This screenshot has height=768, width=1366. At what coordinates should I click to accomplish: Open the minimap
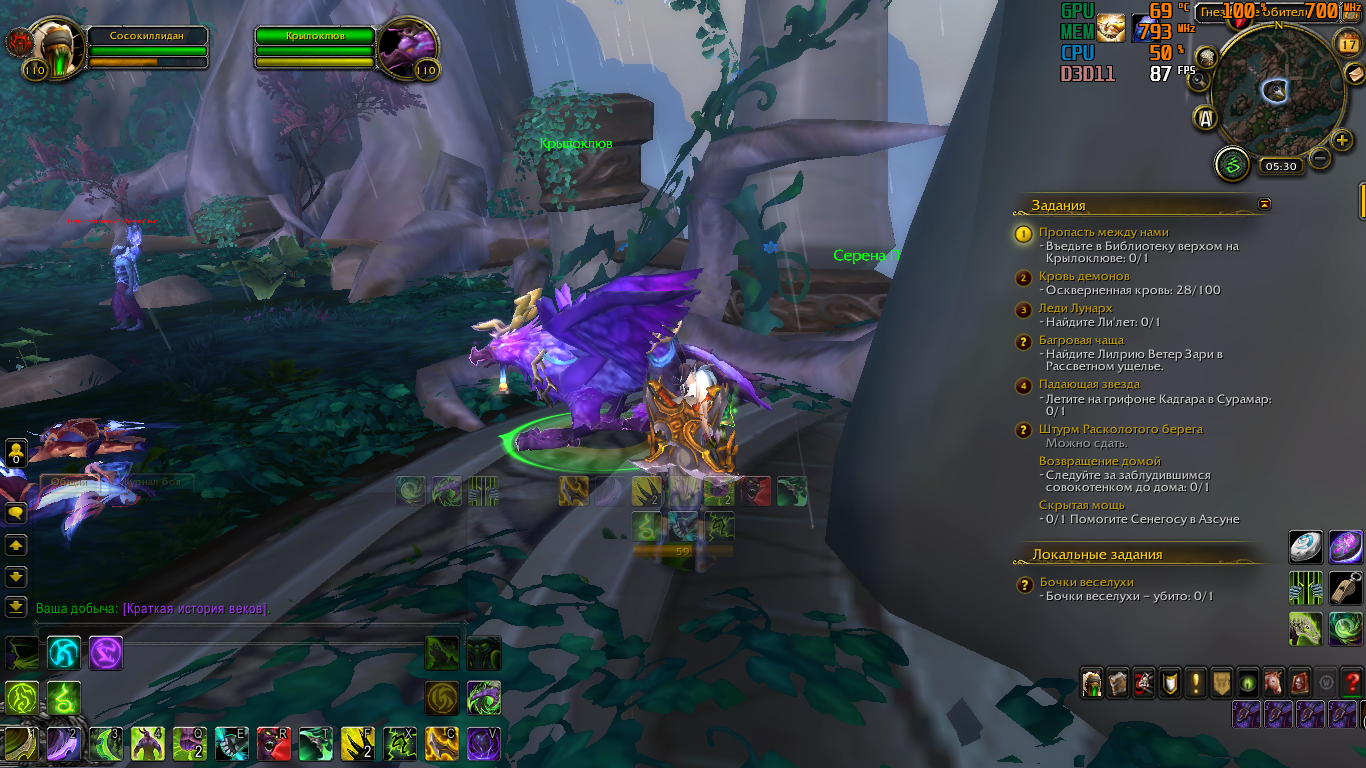point(1277,90)
